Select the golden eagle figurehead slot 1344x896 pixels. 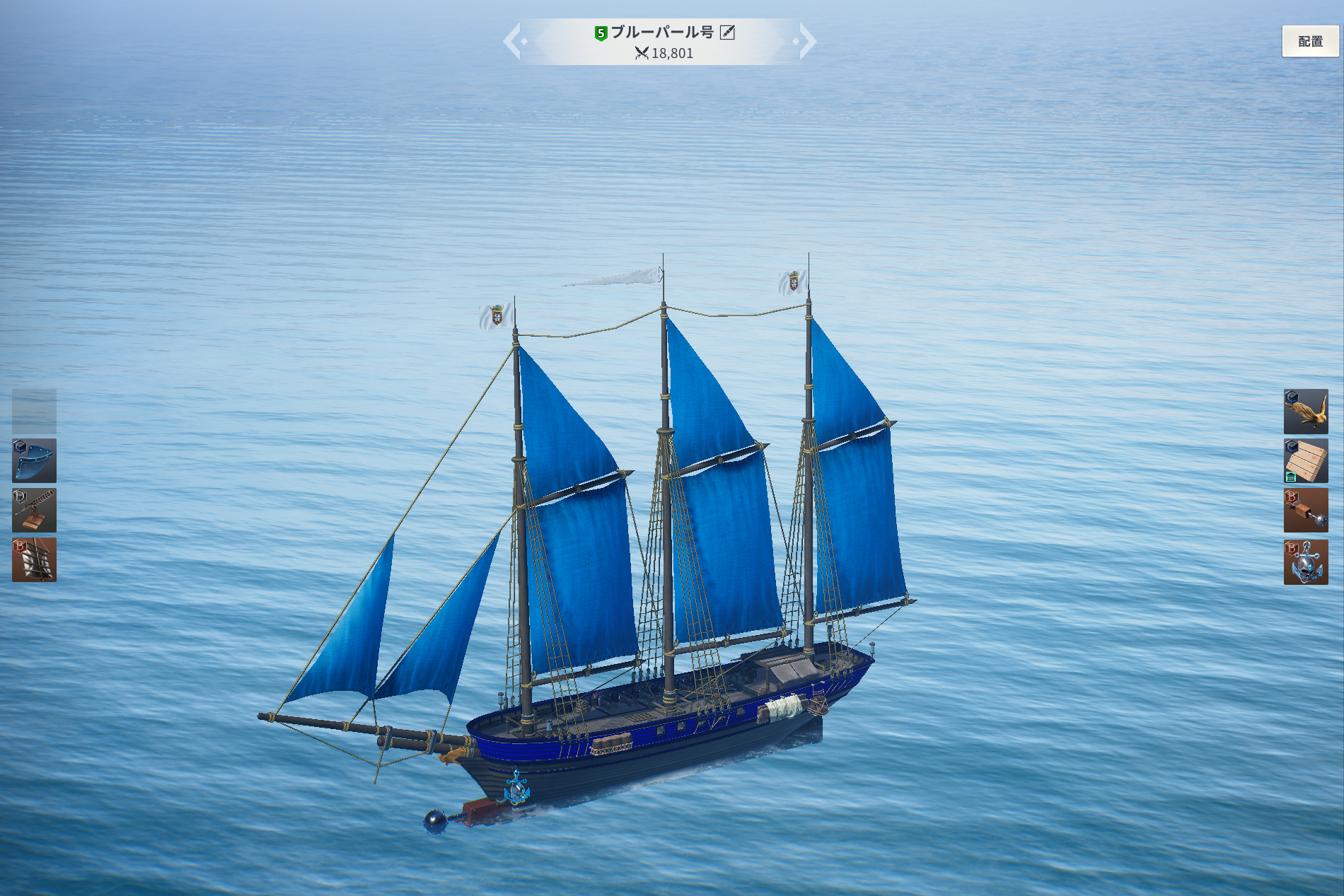point(1306,411)
